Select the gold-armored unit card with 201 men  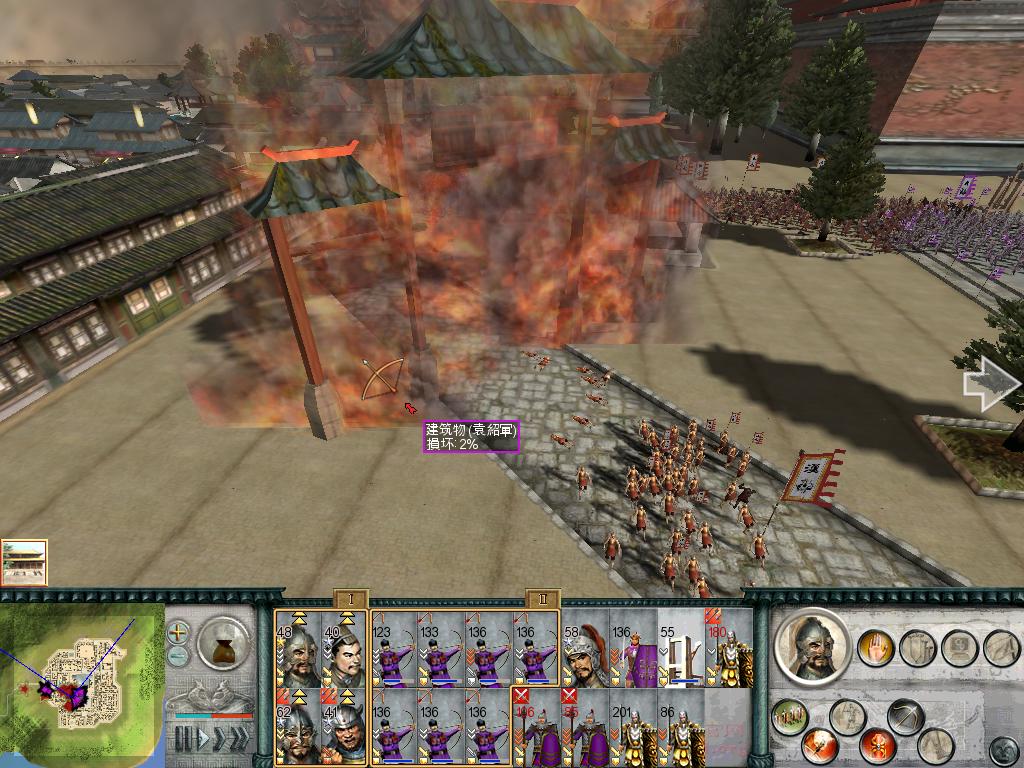coord(633,727)
